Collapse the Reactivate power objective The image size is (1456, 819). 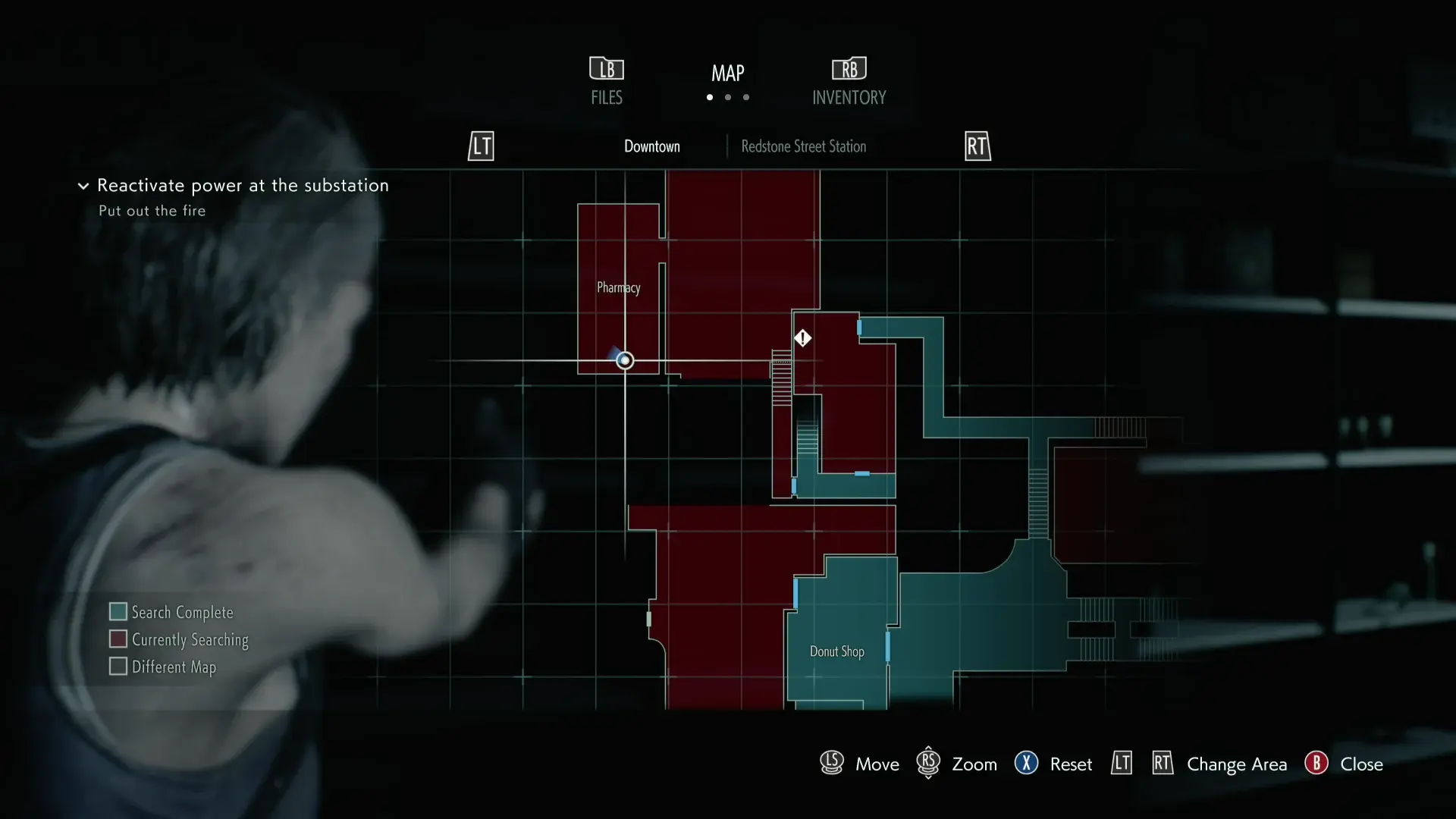click(83, 186)
